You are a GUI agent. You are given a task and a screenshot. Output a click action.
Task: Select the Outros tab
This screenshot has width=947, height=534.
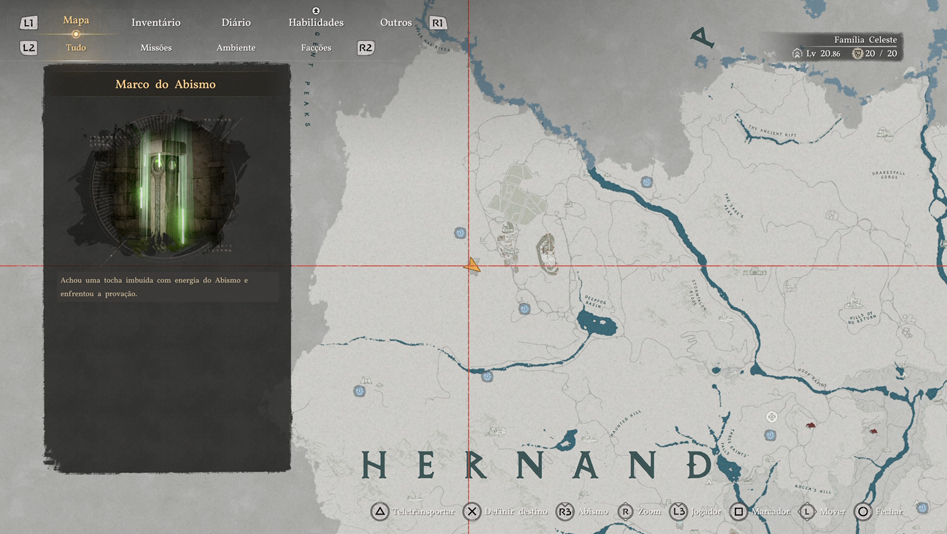click(x=396, y=22)
